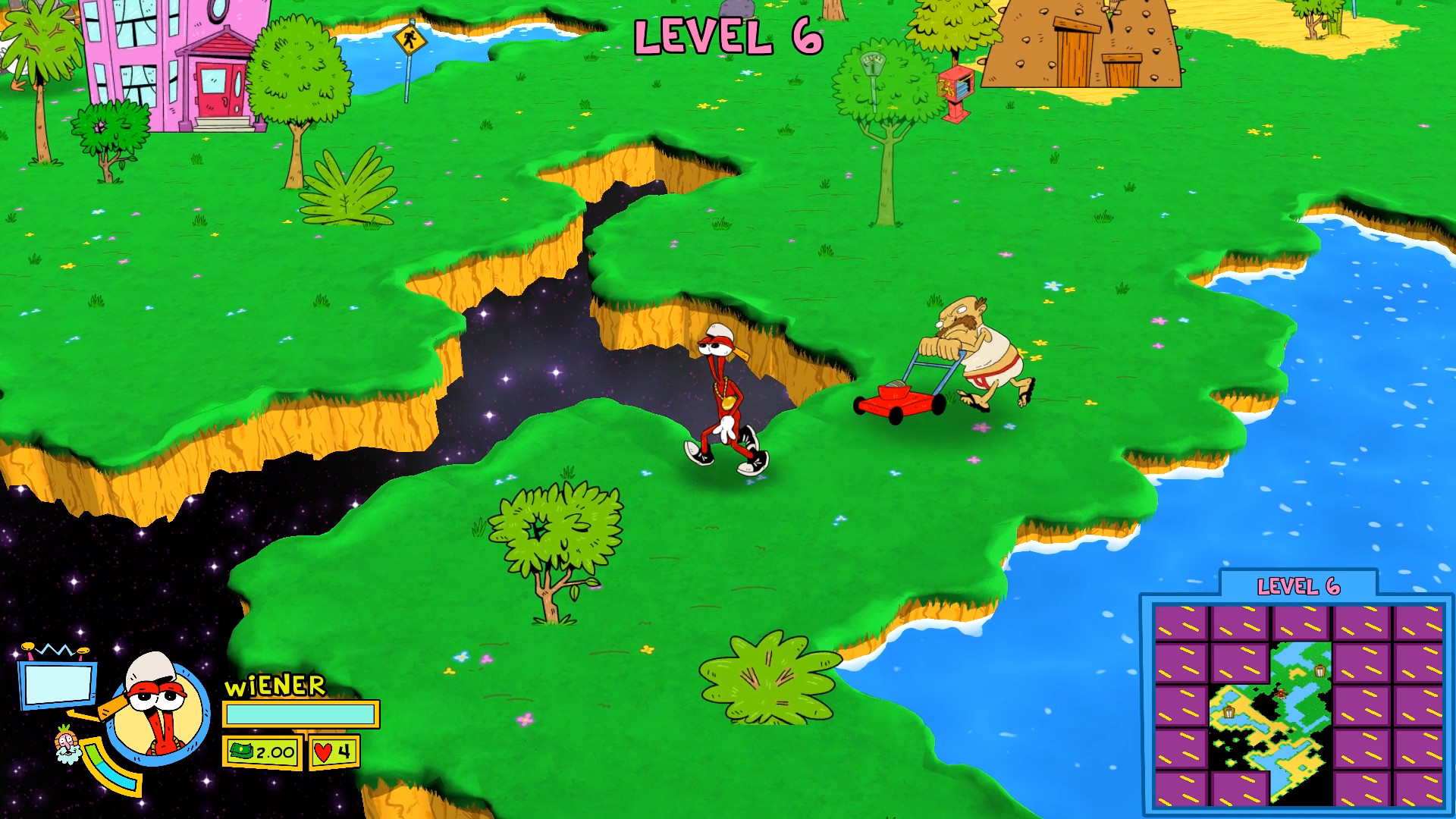Click the player marker on the minimap
1456x819 pixels.
[x=1281, y=692]
